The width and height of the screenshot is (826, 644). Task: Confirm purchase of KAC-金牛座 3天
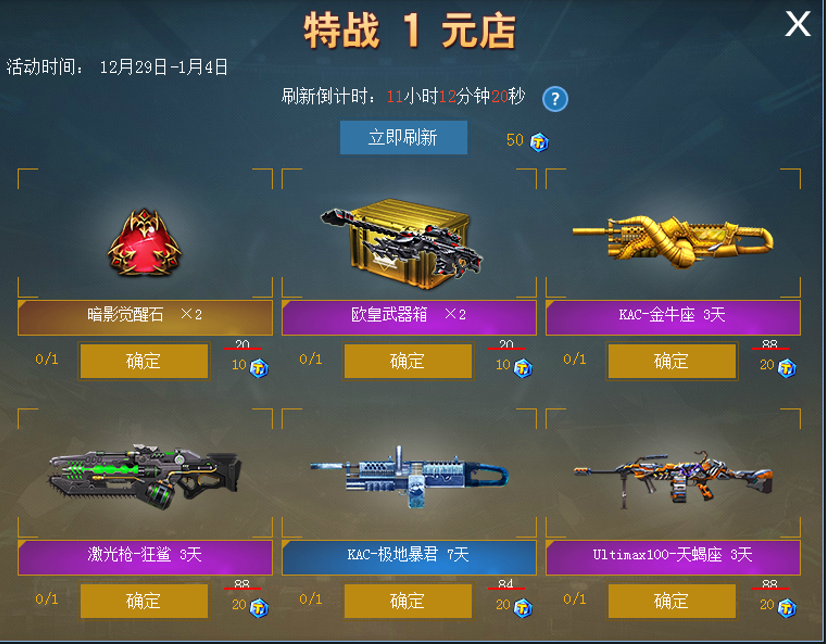pyautogui.click(x=671, y=361)
